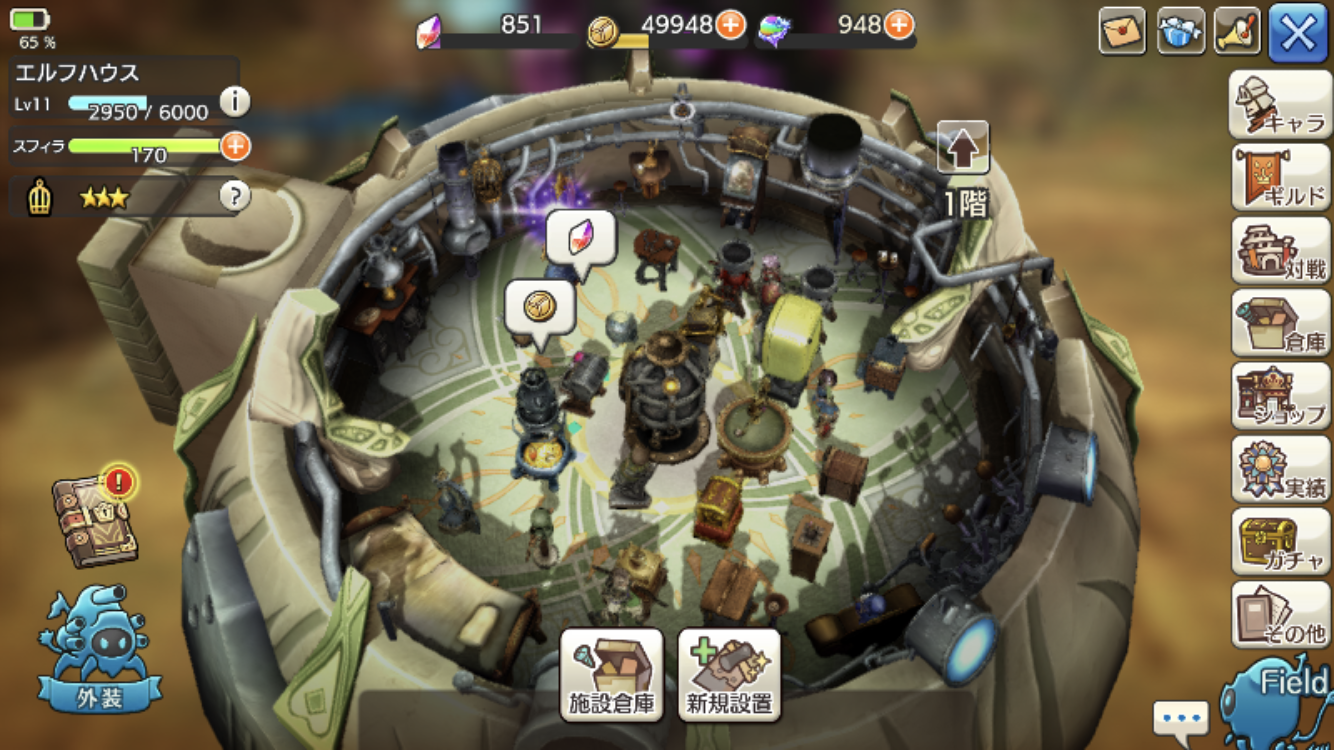Refill スフィラ with the plus button
The image size is (1334, 750).
[x=235, y=146]
